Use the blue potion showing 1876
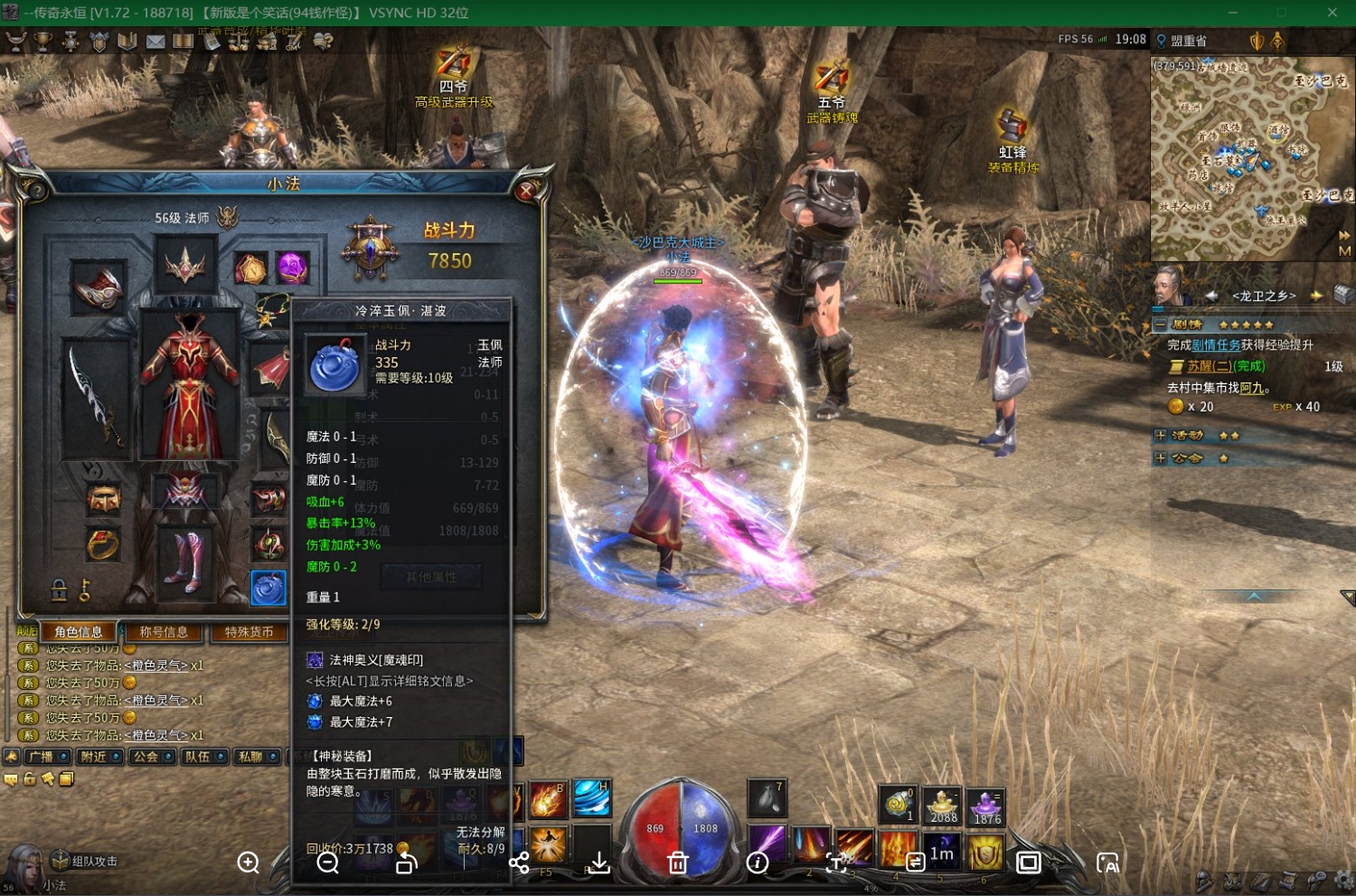This screenshot has width=1356, height=896. coord(986,806)
